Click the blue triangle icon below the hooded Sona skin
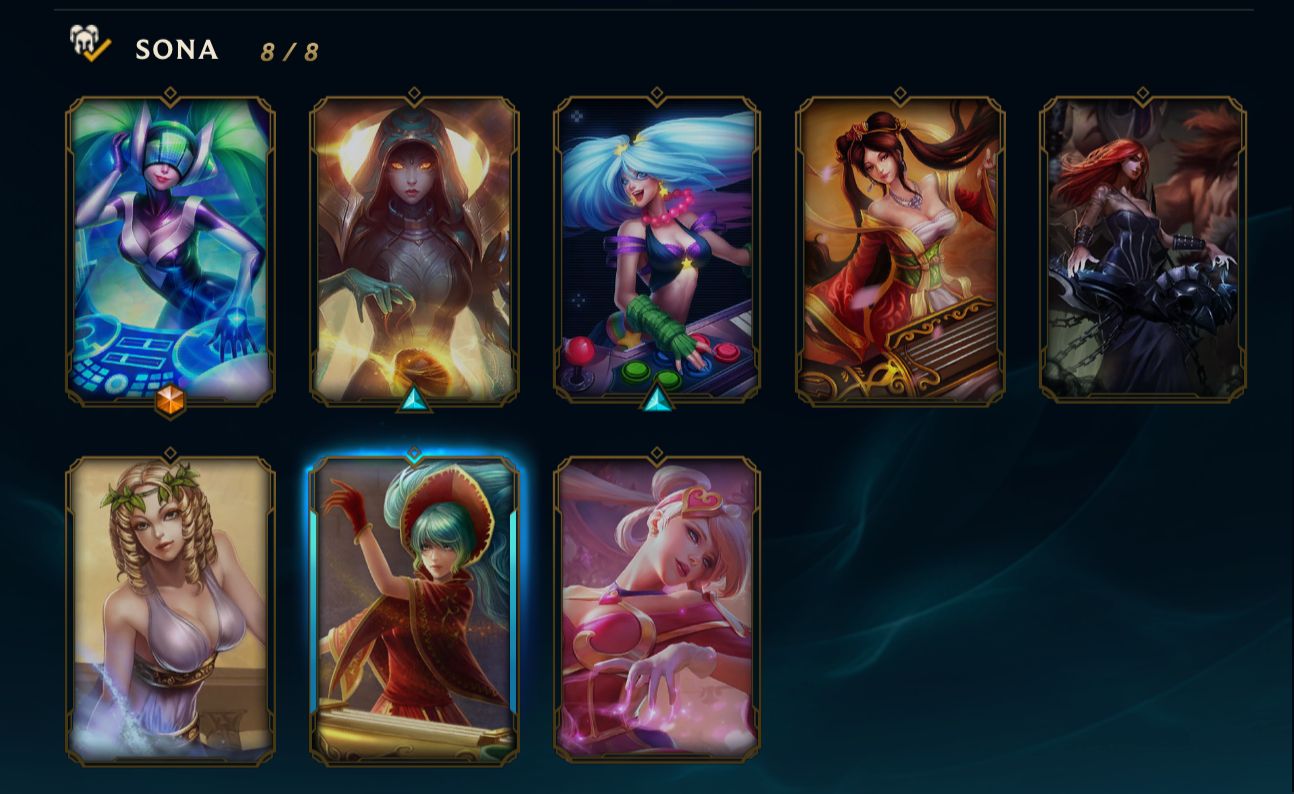 pyautogui.click(x=413, y=399)
